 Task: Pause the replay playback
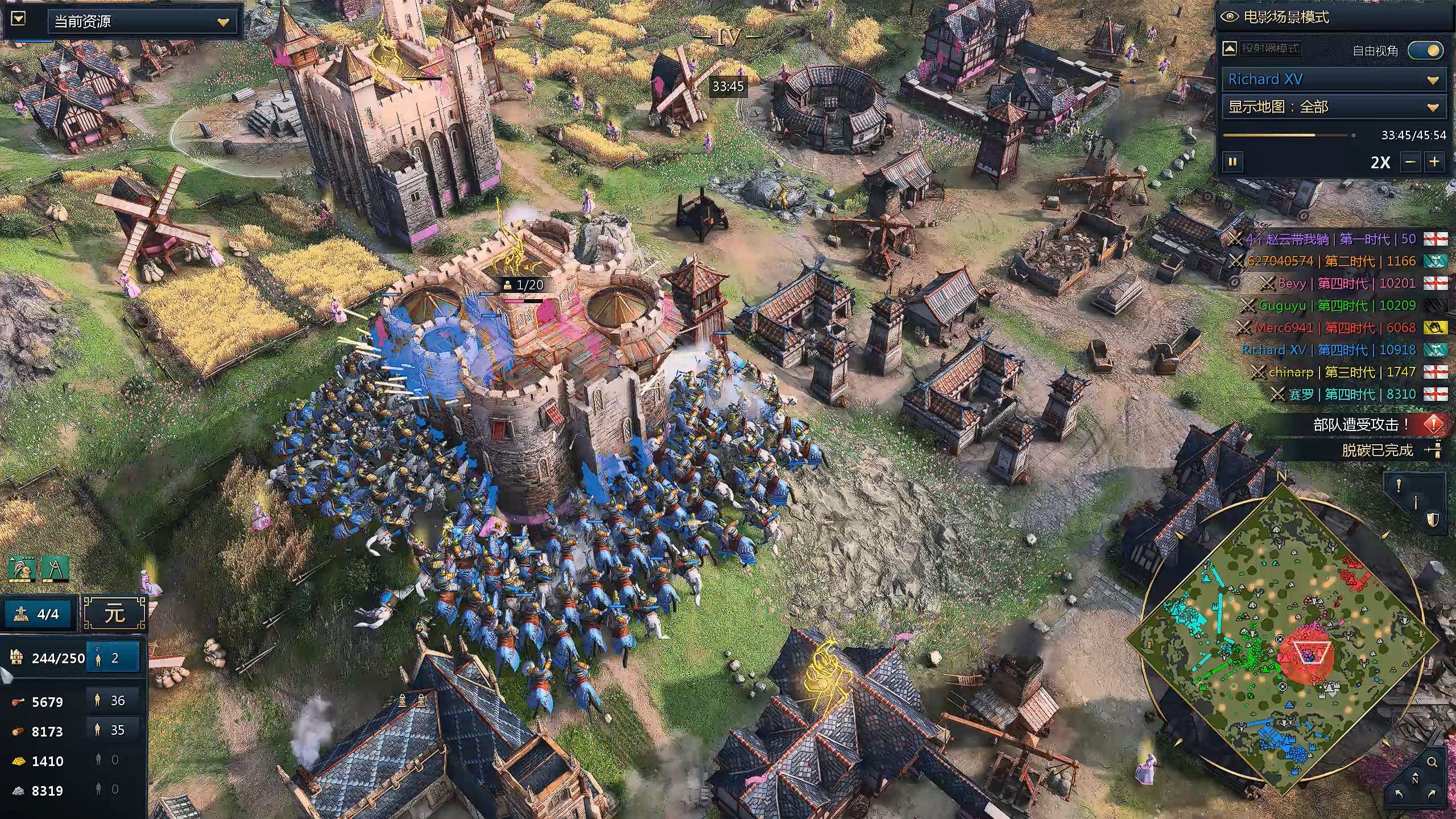pyautogui.click(x=1232, y=162)
